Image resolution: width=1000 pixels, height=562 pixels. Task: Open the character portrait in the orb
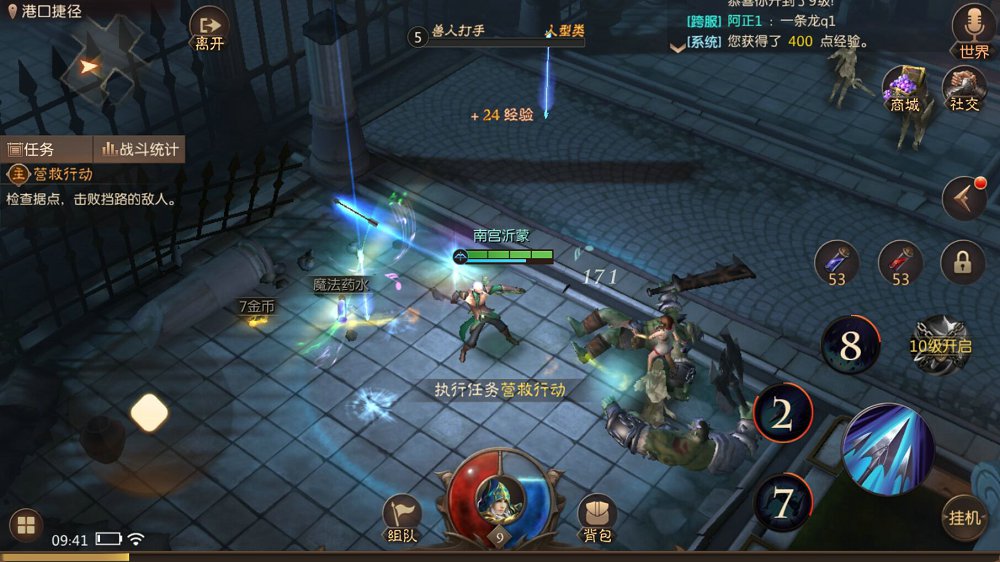[x=498, y=496]
